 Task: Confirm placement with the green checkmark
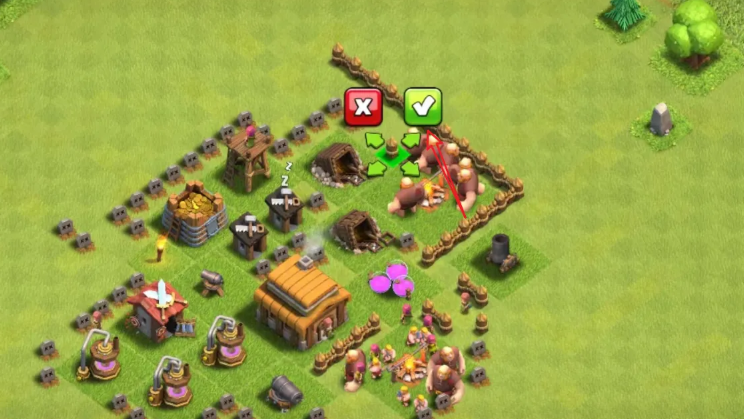point(423,106)
